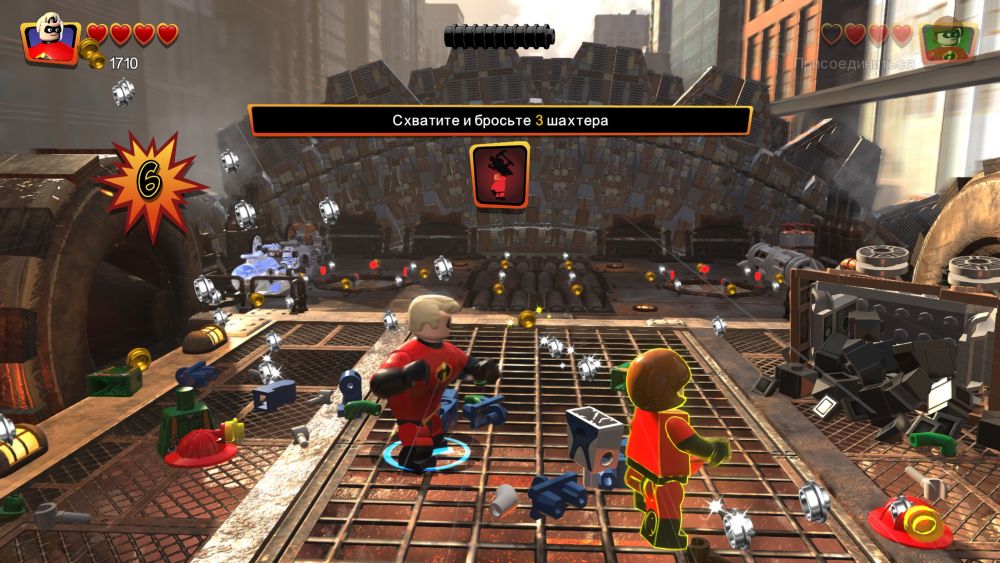Click the player two character portrait
The width and height of the screenshot is (1000, 563).
(947, 40)
